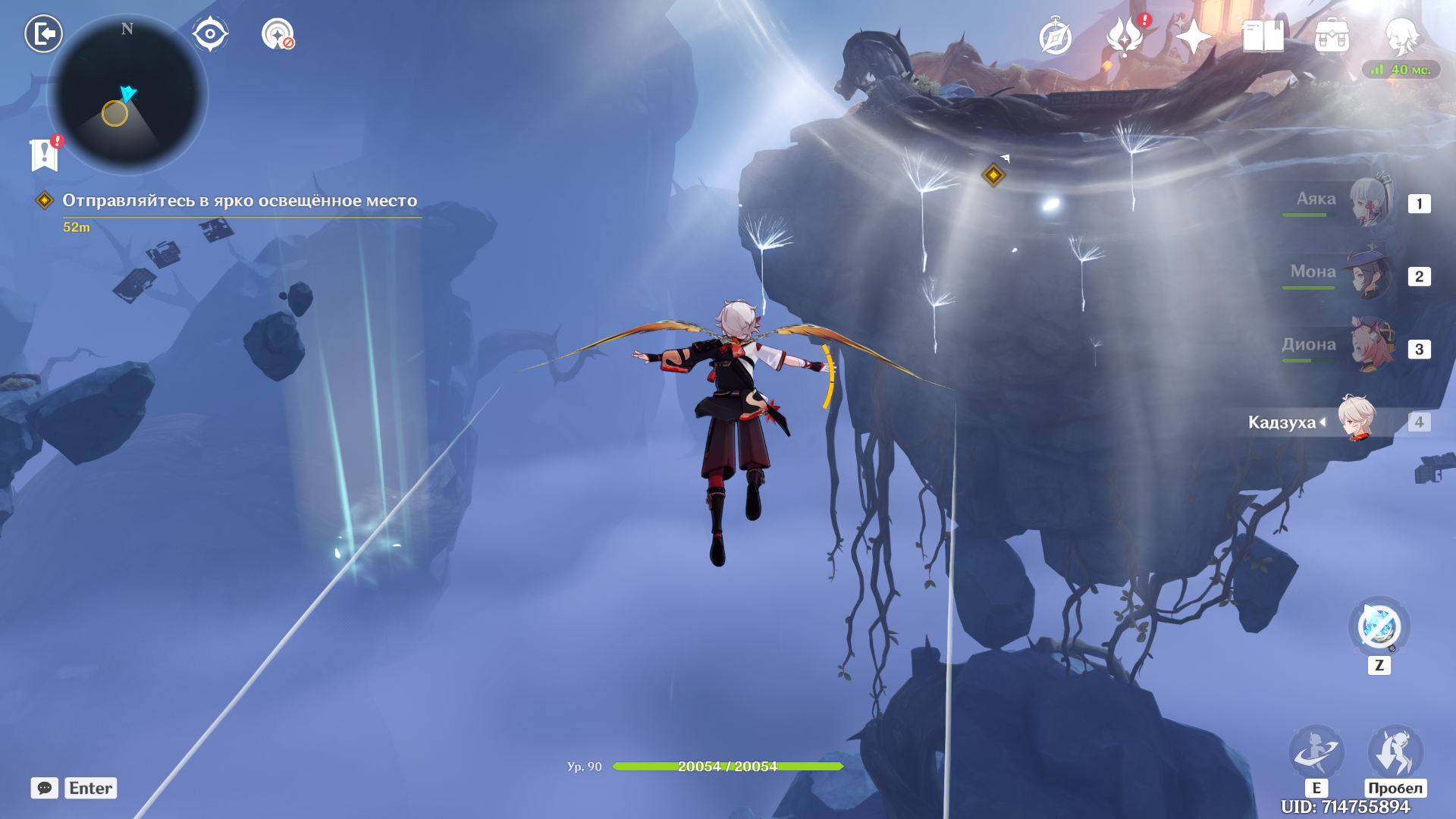Open the adventurer compass icon

pos(1055,36)
